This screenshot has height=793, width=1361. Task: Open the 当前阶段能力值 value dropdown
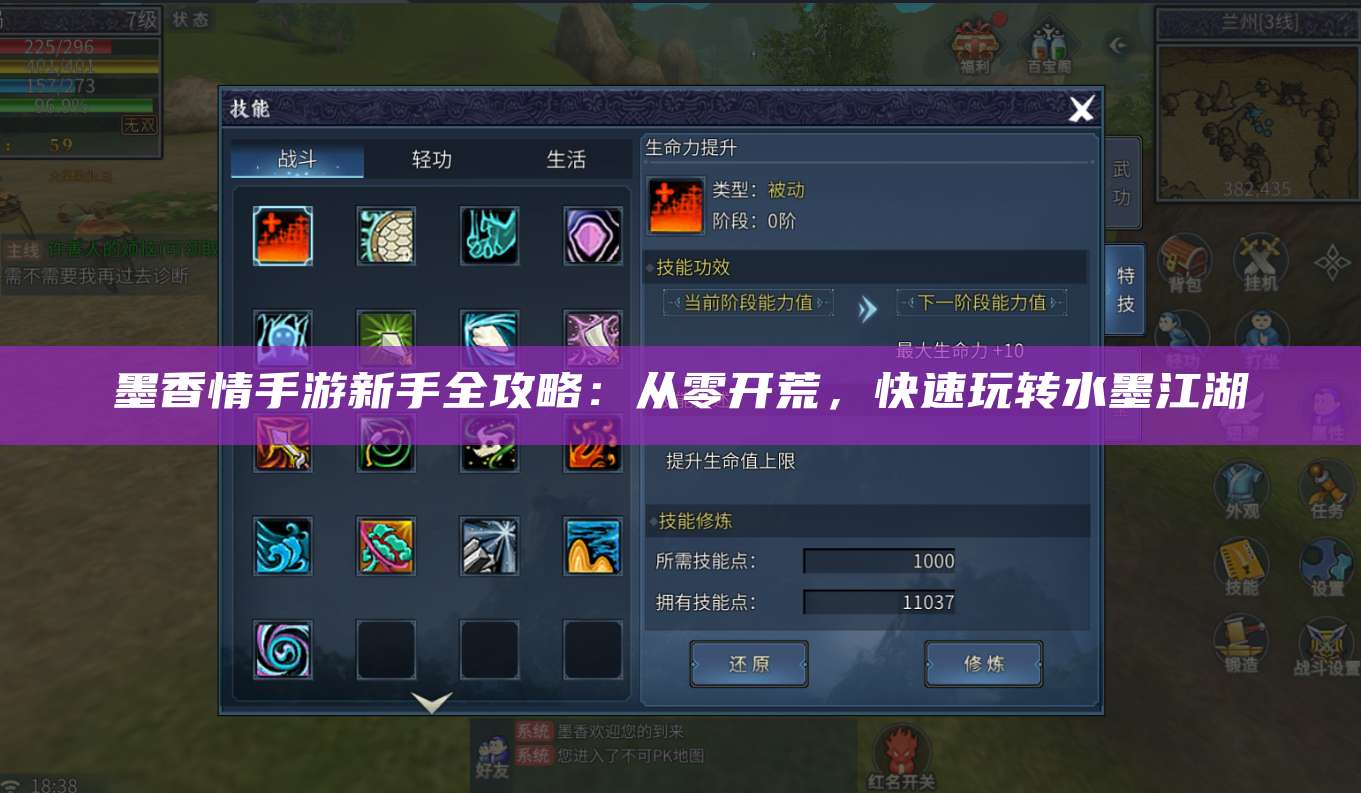point(748,302)
